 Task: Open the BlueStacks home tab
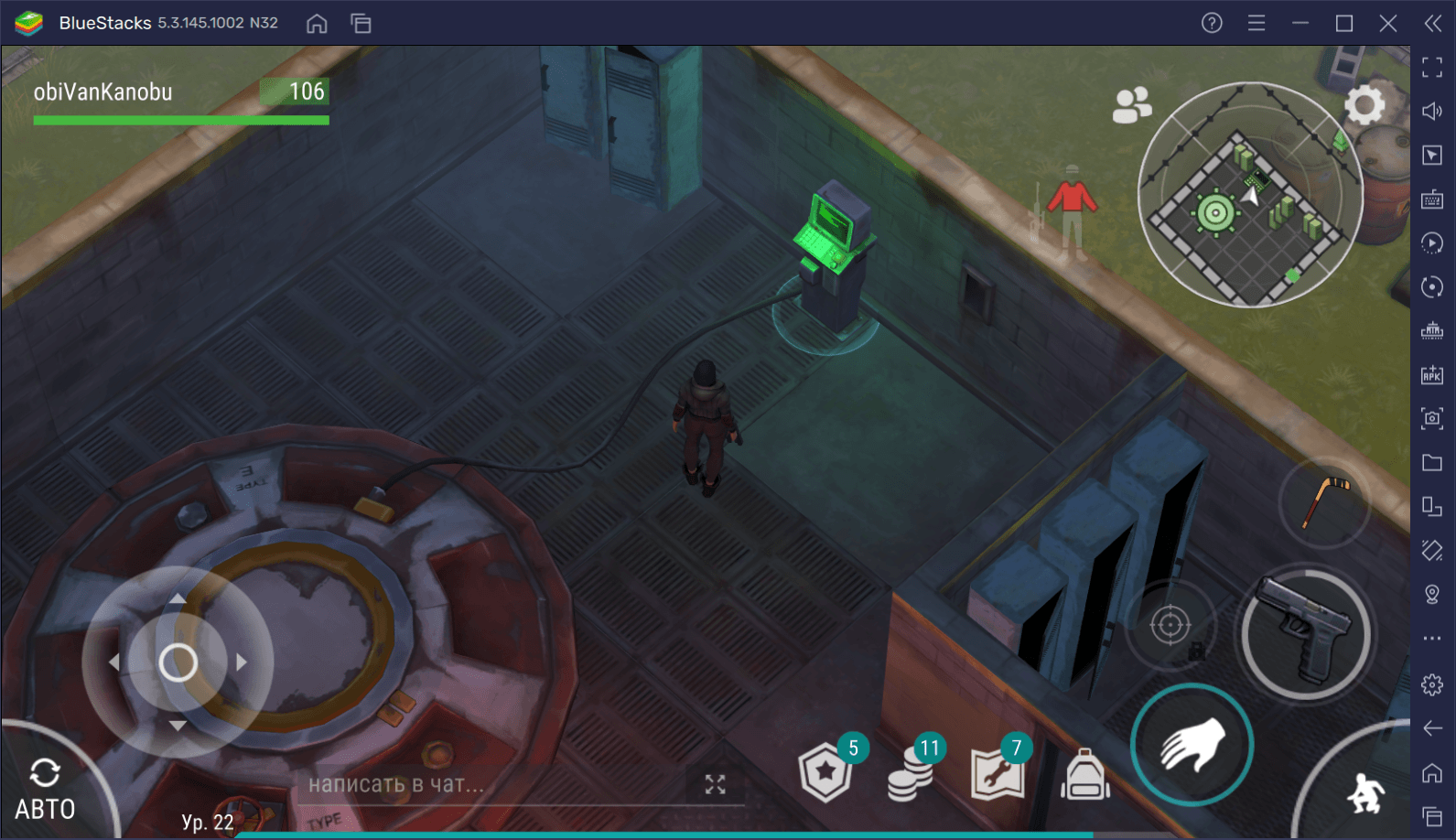pyautogui.click(x=317, y=24)
